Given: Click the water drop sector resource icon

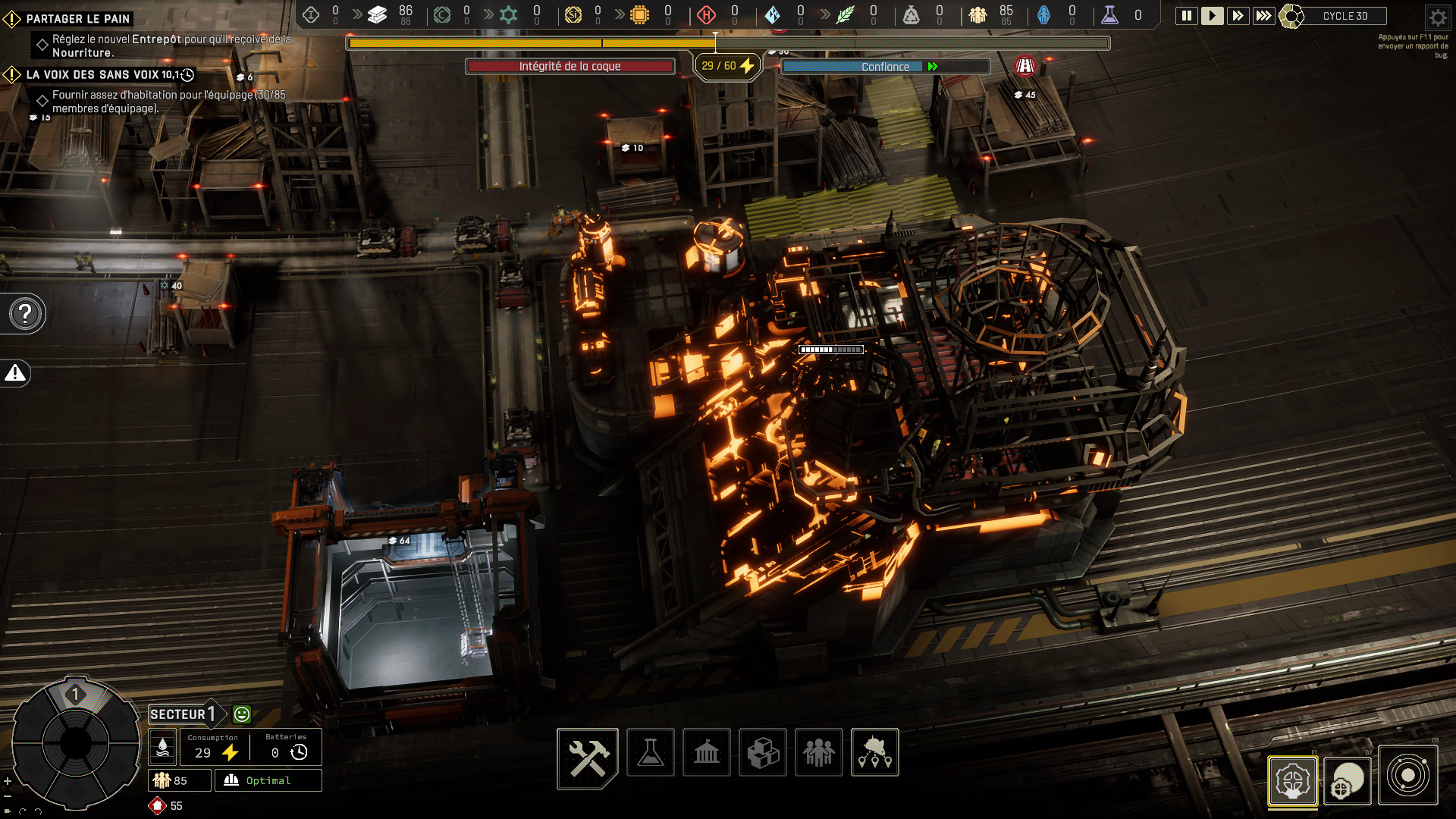Looking at the screenshot, I should pos(162,748).
